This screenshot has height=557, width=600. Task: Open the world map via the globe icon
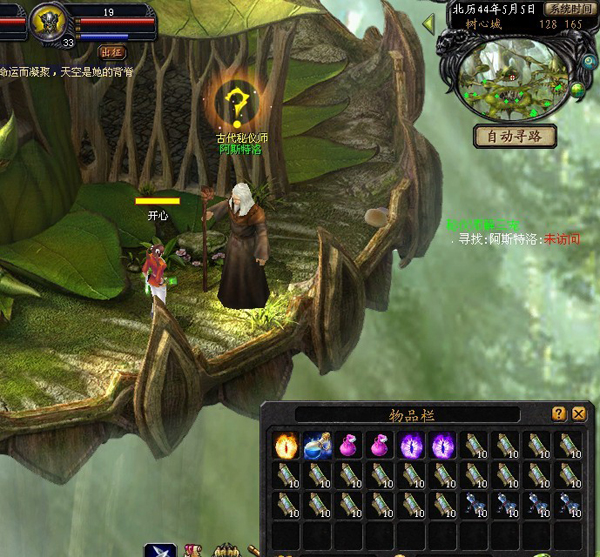576,91
